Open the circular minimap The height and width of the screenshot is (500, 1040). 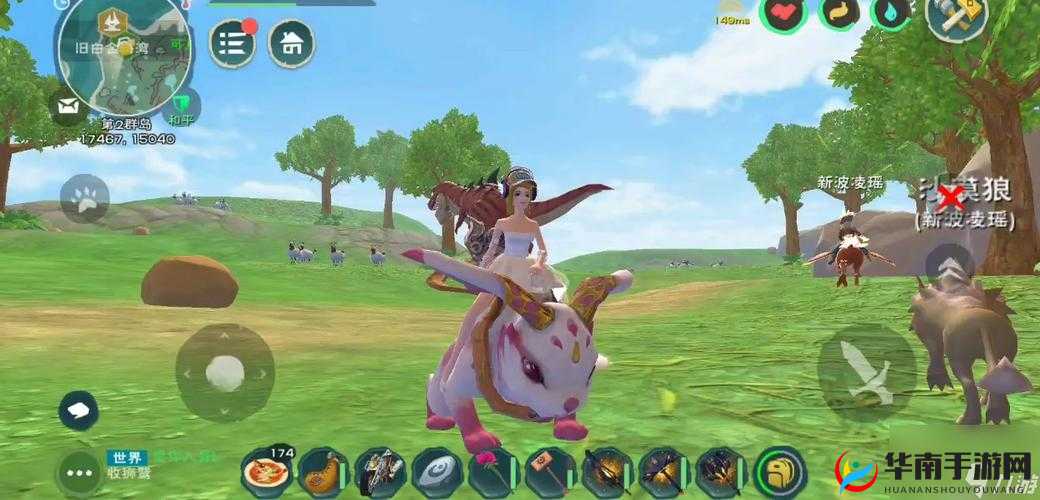coord(124,55)
